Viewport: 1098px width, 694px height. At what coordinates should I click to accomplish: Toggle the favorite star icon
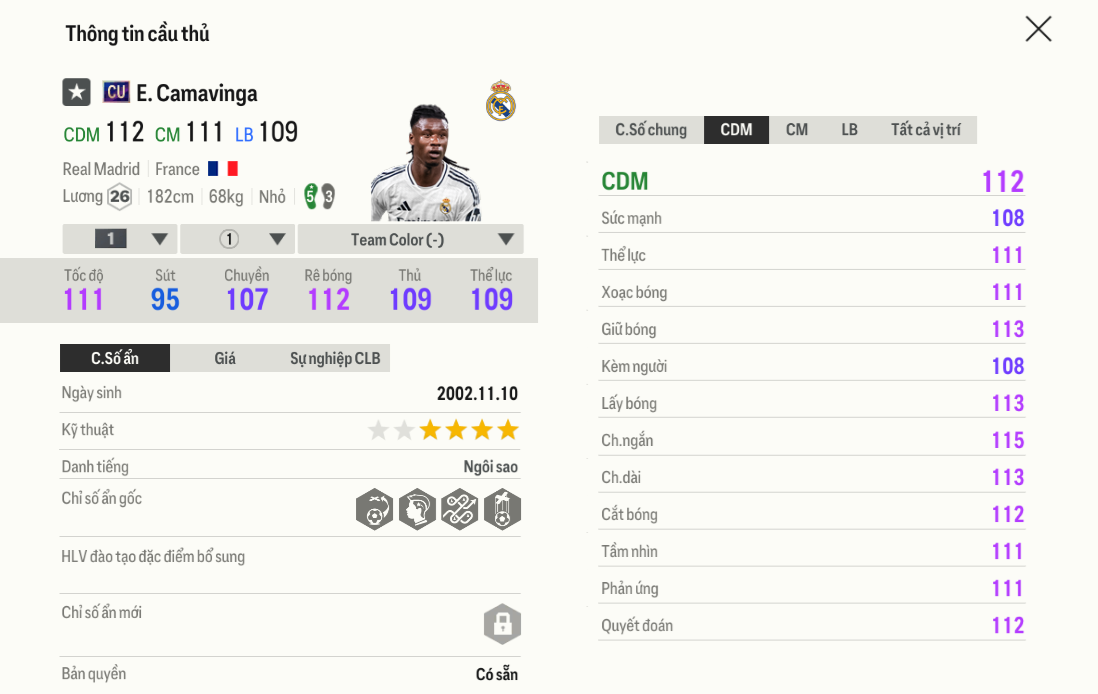77,93
